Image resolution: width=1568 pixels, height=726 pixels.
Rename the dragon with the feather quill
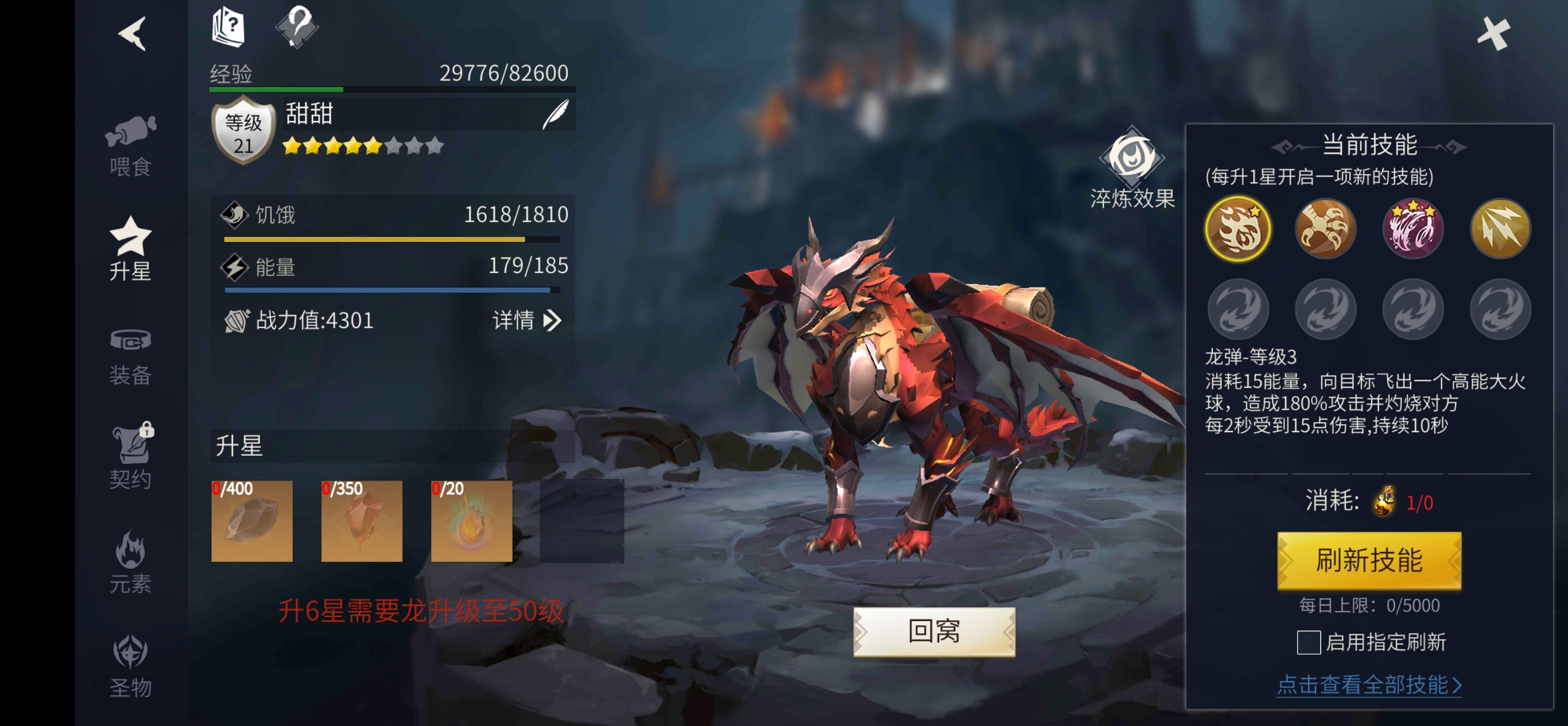tap(556, 114)
